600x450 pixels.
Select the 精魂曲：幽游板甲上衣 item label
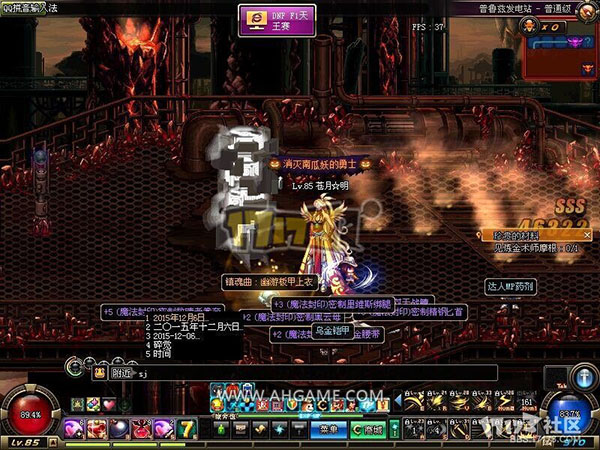point(267,283)
